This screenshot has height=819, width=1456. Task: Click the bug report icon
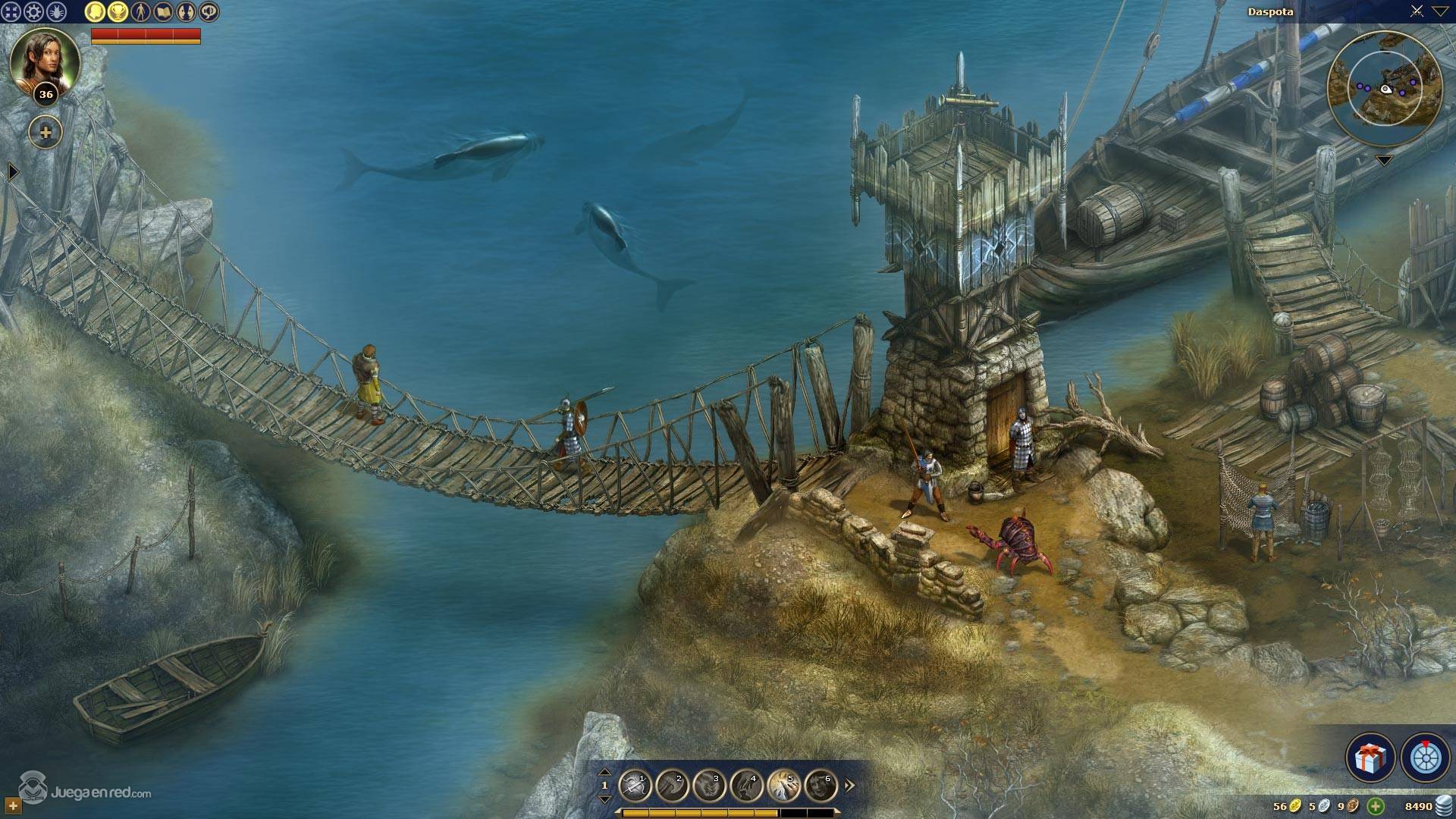(x=56, y=11)
